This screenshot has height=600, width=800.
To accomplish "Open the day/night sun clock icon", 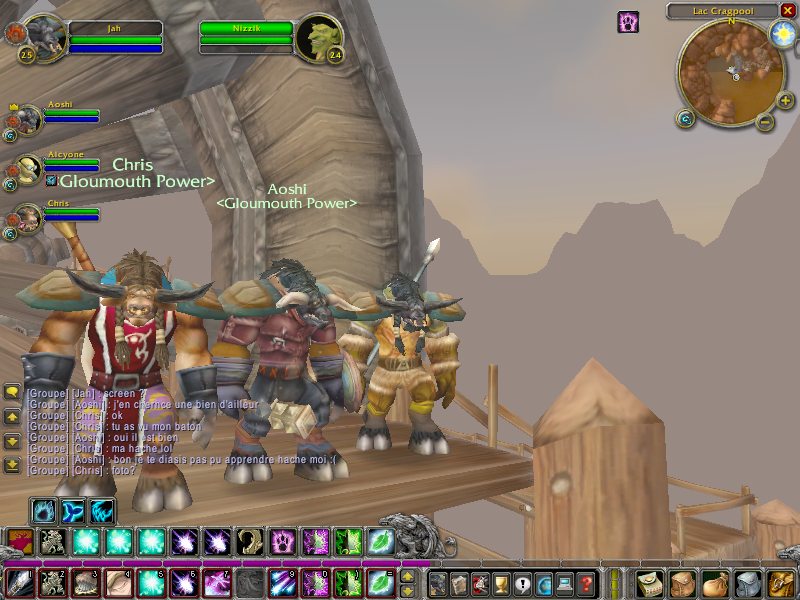I will [x=781, y=34].
